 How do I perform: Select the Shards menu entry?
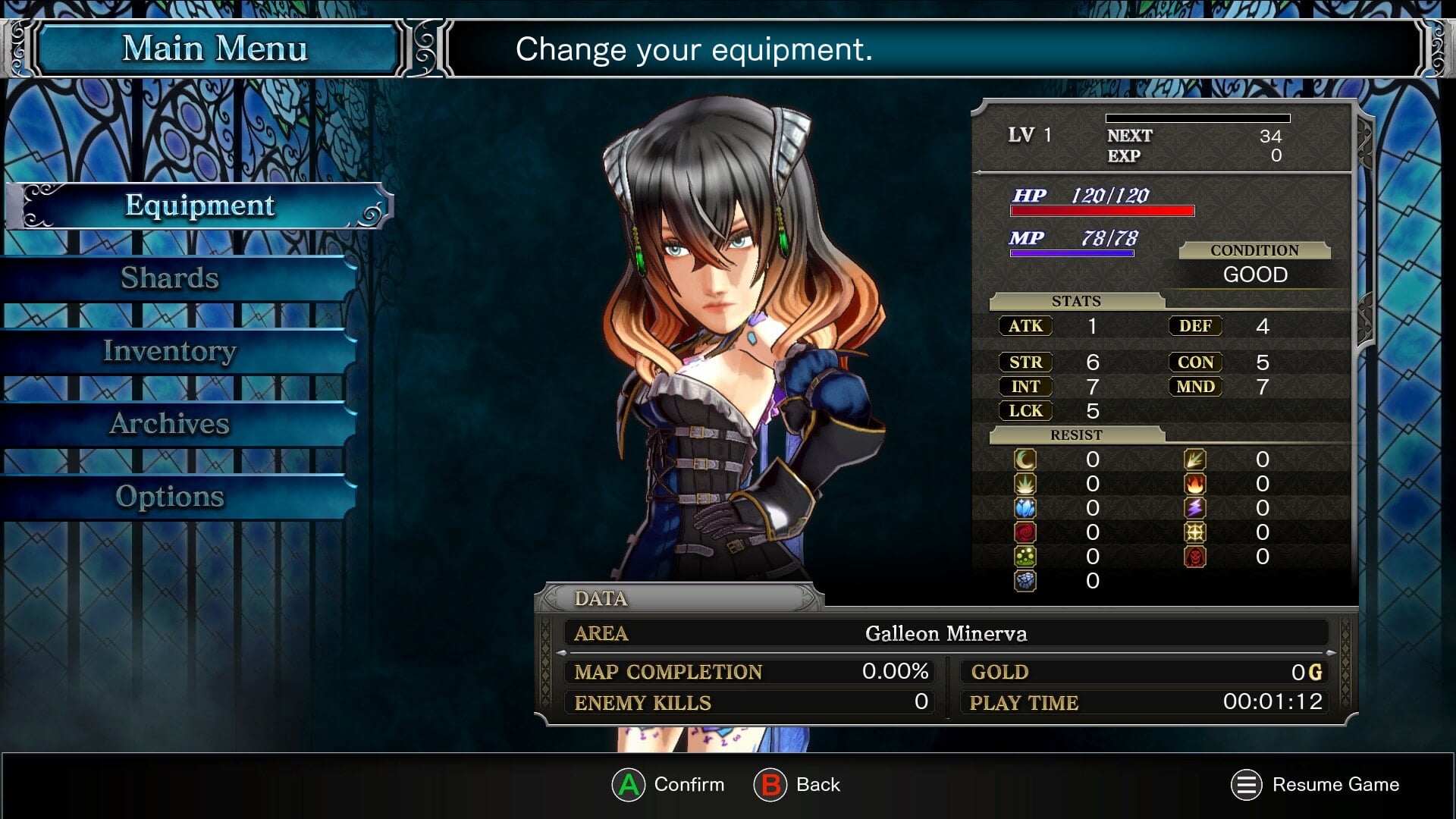(170, 278)
